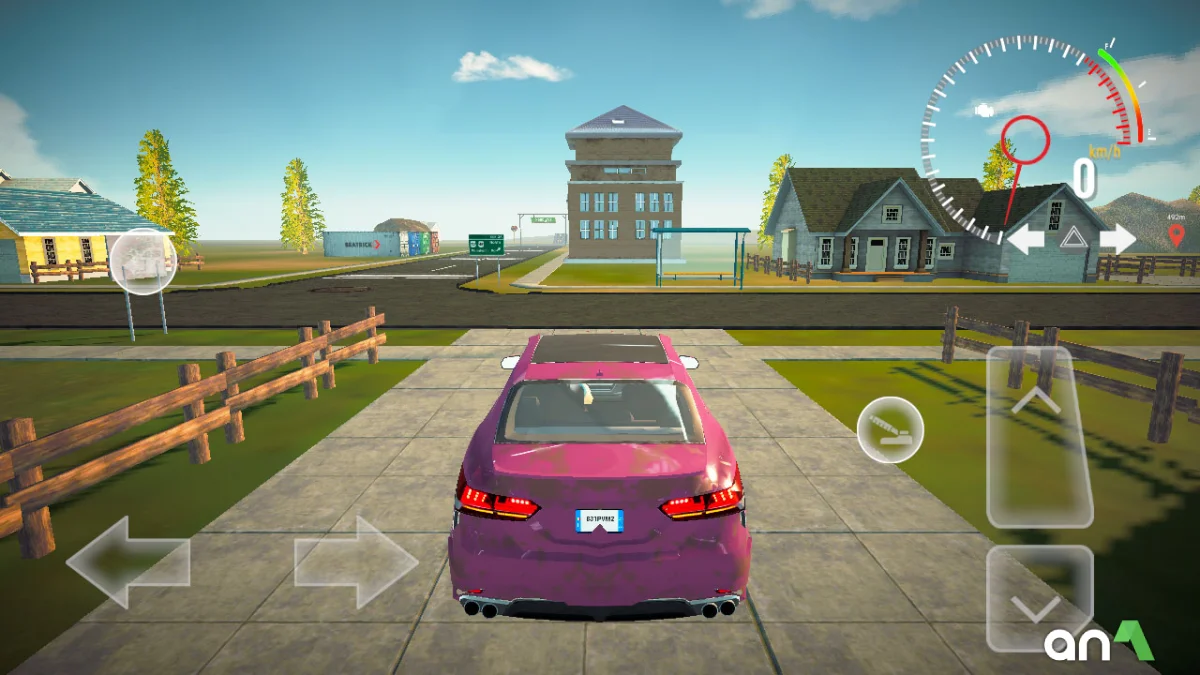The width and height of the screenshot is (1200, 675).
Task: Toggle the hazard lights triangle
Action: click(1072, 238)
